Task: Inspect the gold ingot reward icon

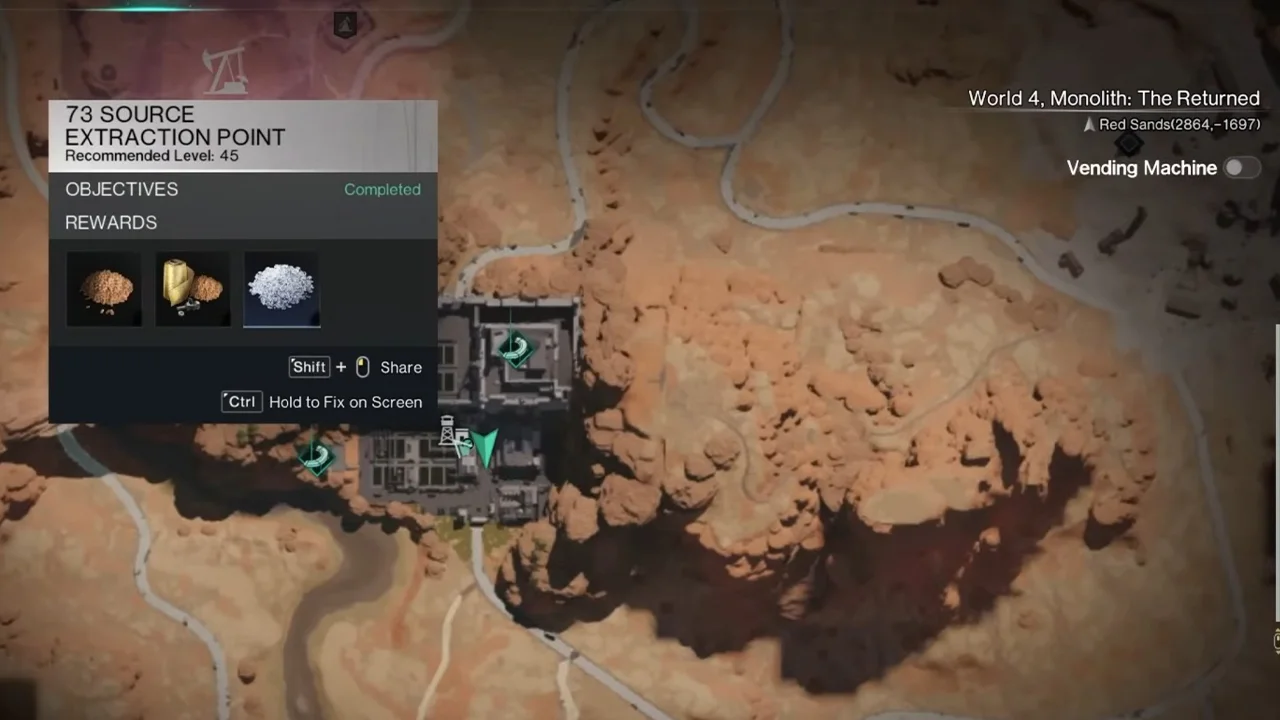Action: pyautogui.click(x=193, y=289)
